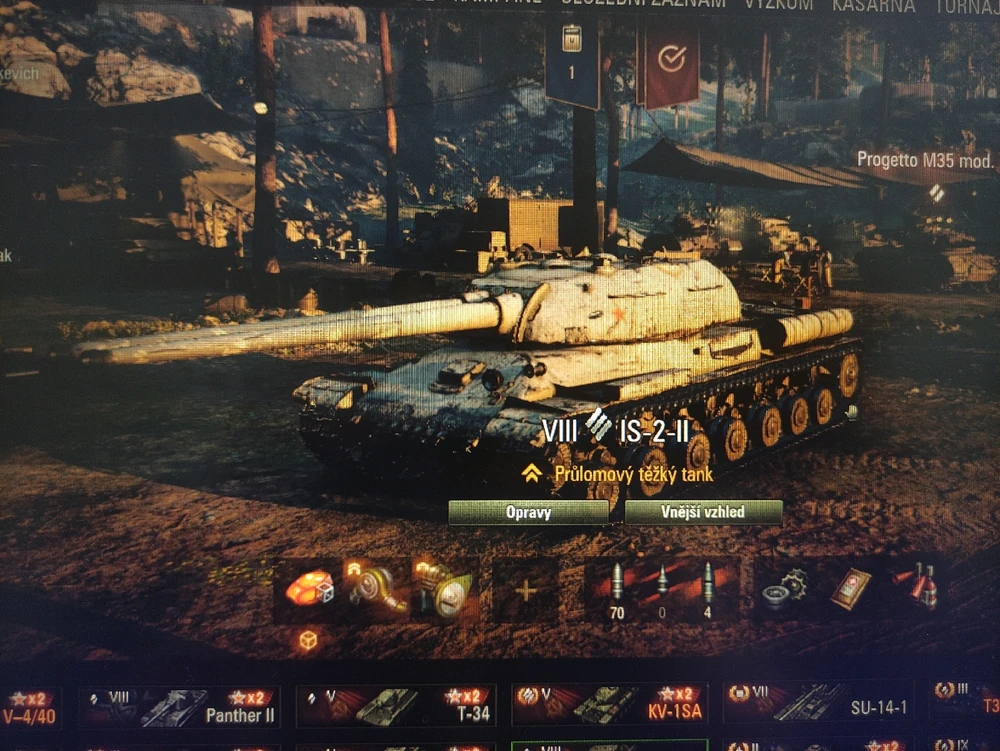1000x751 pixels.
Task: Open the SLUŽEBNÍ ZÁZNAM service record tab
Action: click(643, 5)
